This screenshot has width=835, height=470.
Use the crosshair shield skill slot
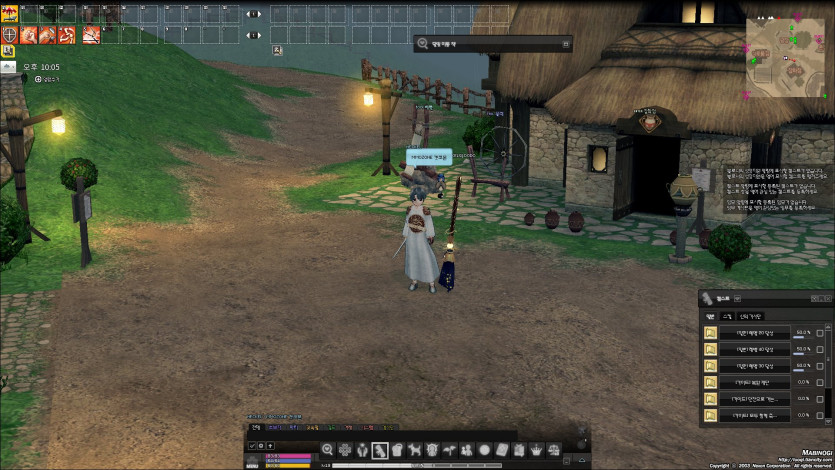[10, 35]
